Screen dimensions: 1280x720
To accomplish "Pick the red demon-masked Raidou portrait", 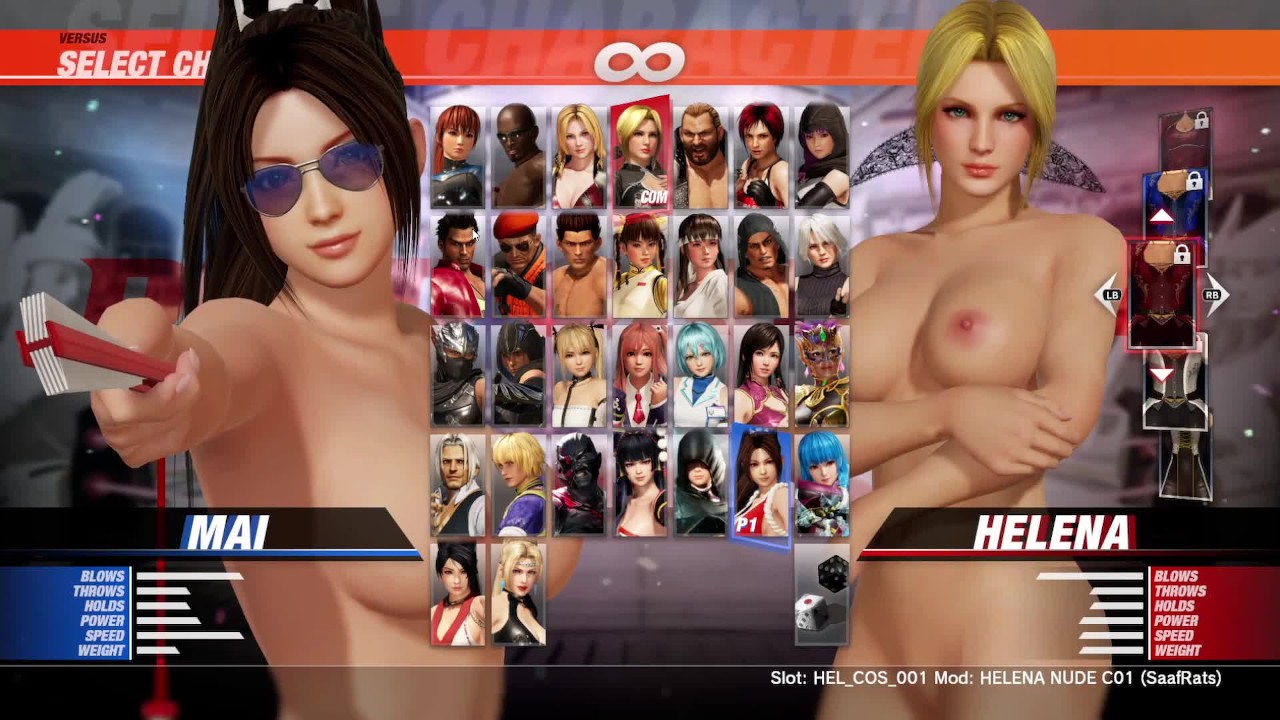I will 580,484.
